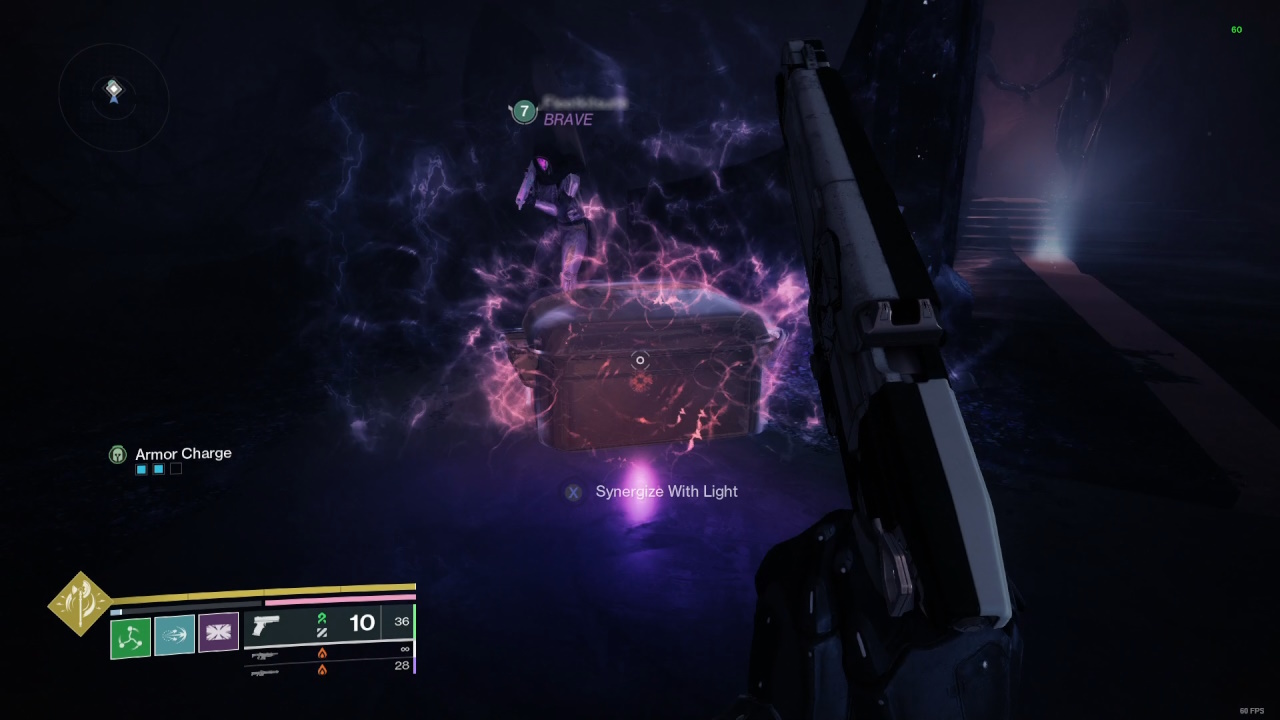Click the green perk icon beside ammo count
This screenshot has width=1280, height=720.
point(322,619)
